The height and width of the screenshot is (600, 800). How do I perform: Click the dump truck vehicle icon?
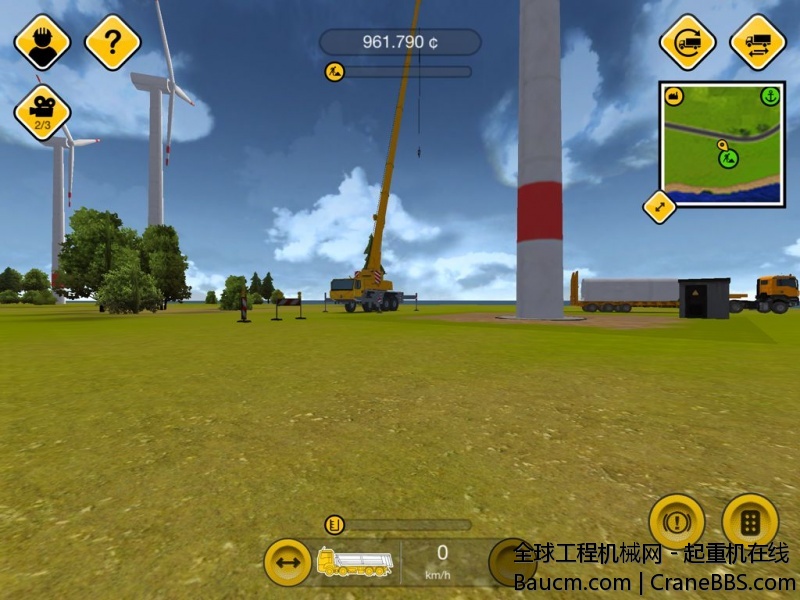pyautogui.click(x=355, y=562)
